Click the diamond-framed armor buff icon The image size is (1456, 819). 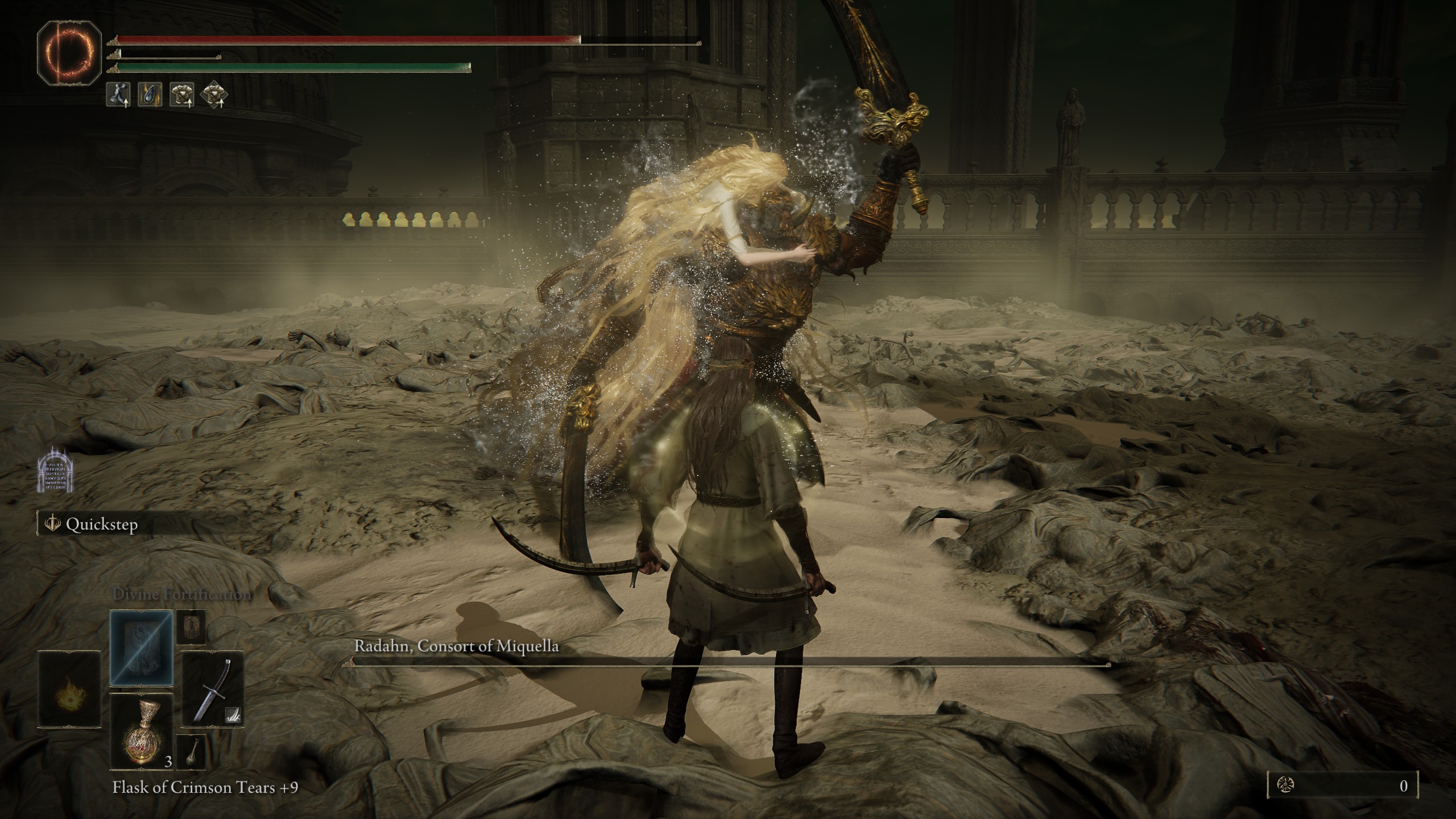coord(214,94)
